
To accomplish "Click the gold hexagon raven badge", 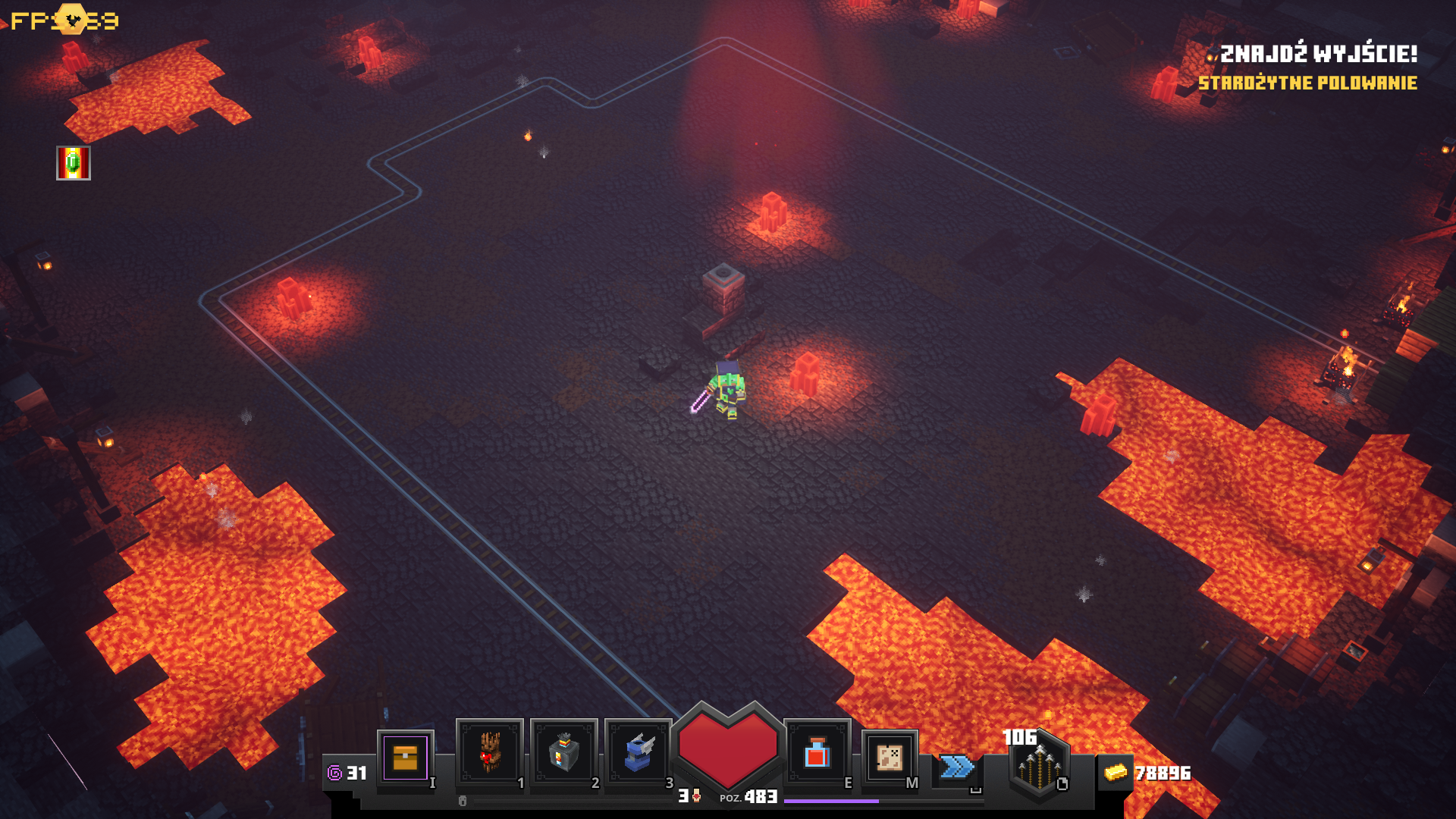I will (72, 20).
